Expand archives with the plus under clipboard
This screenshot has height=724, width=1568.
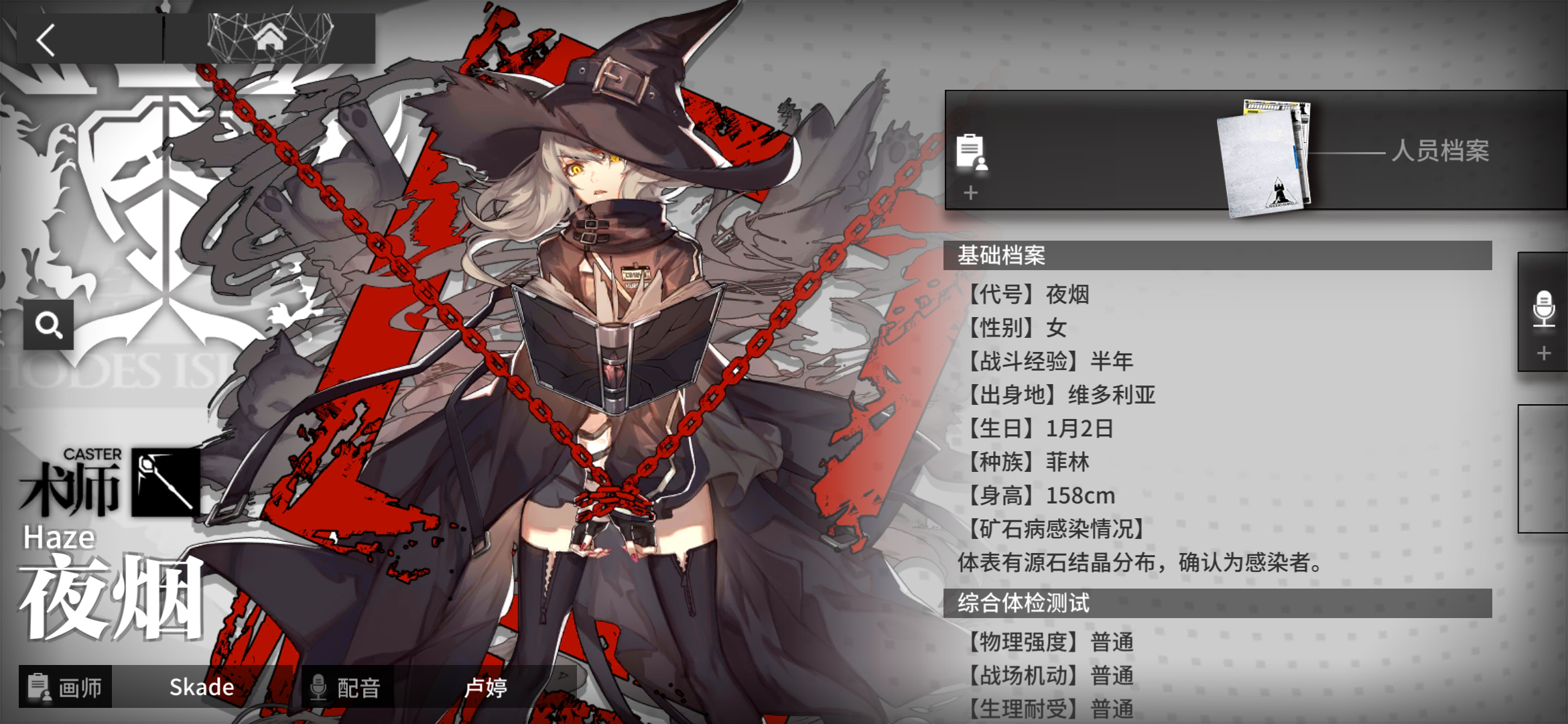(x=971, y=194)
